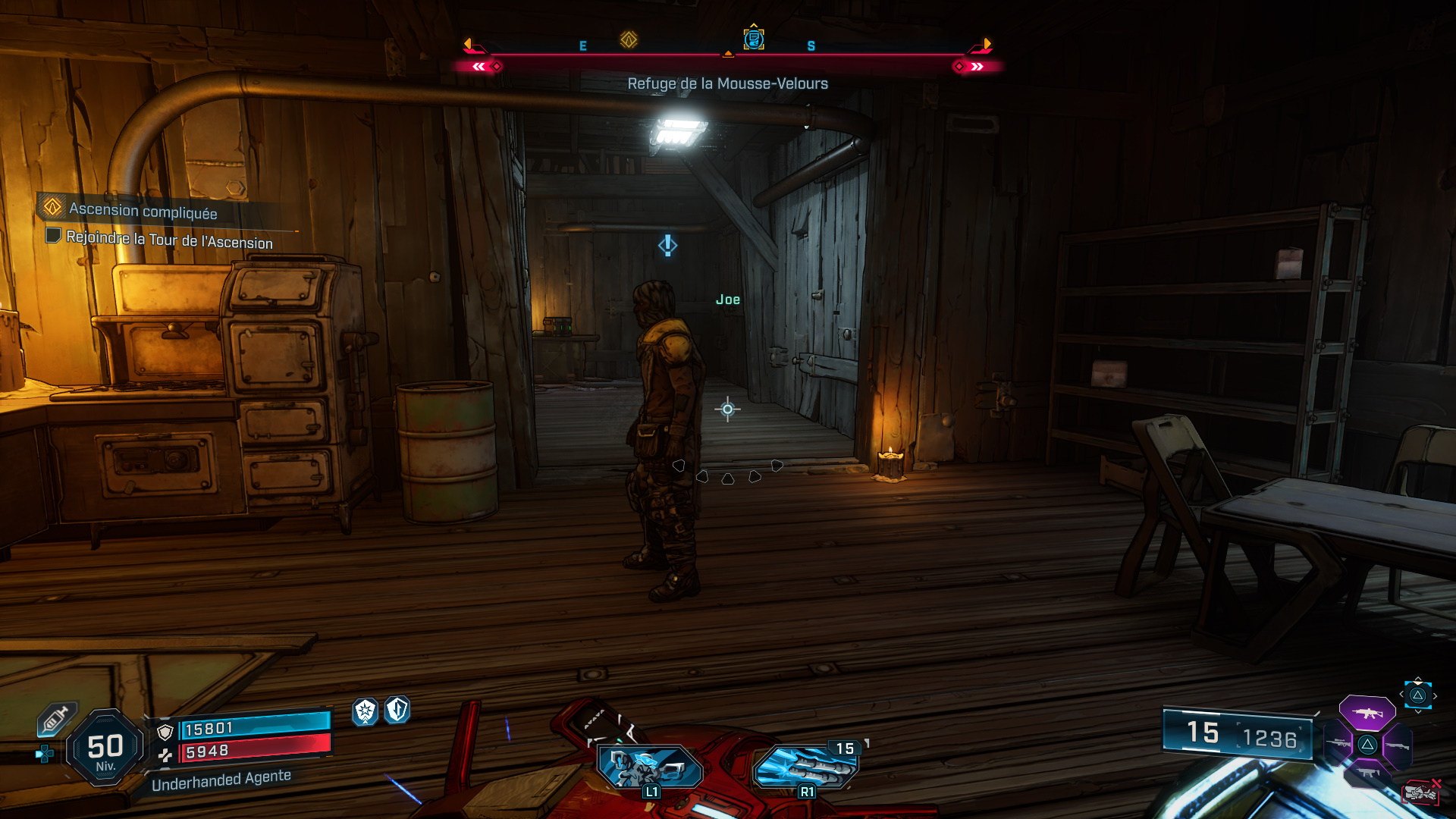Viewport: 1456px width, 819px height.
Task: Toggle the left shield buff badge
Action: pyautogui.click(x=365, y=712)
